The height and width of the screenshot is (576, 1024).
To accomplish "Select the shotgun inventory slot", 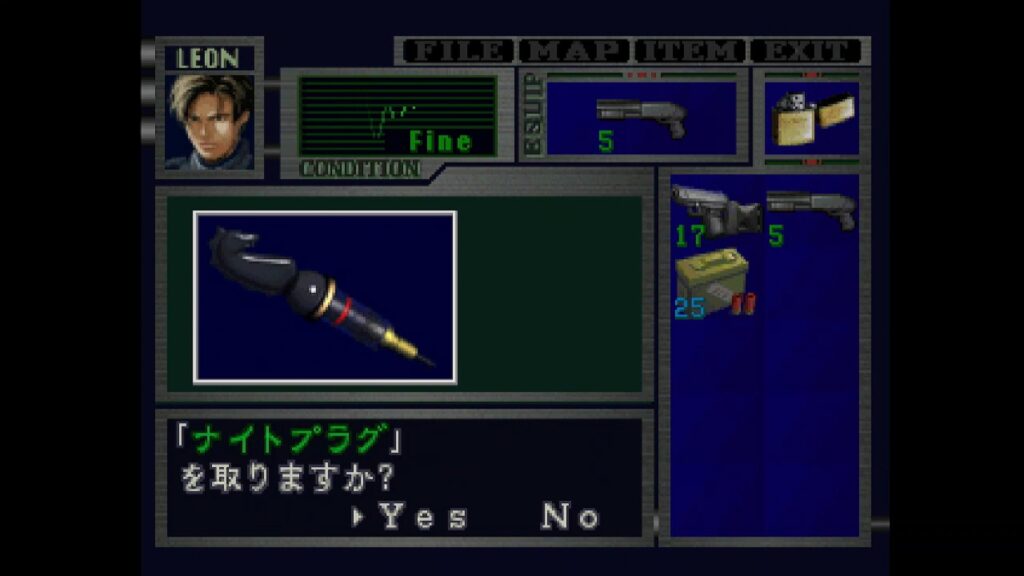I will [811, 213].
